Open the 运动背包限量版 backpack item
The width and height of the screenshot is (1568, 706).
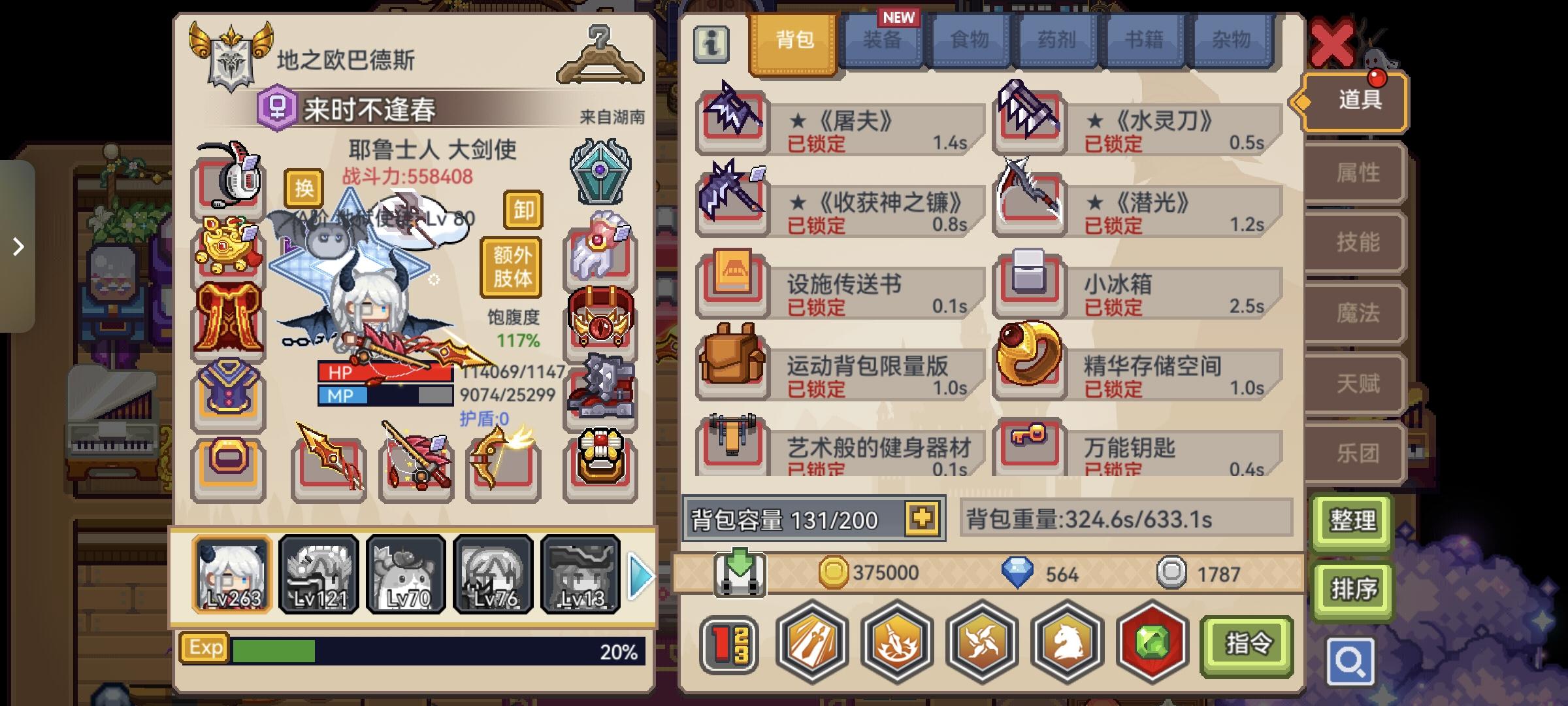(730, 368)
